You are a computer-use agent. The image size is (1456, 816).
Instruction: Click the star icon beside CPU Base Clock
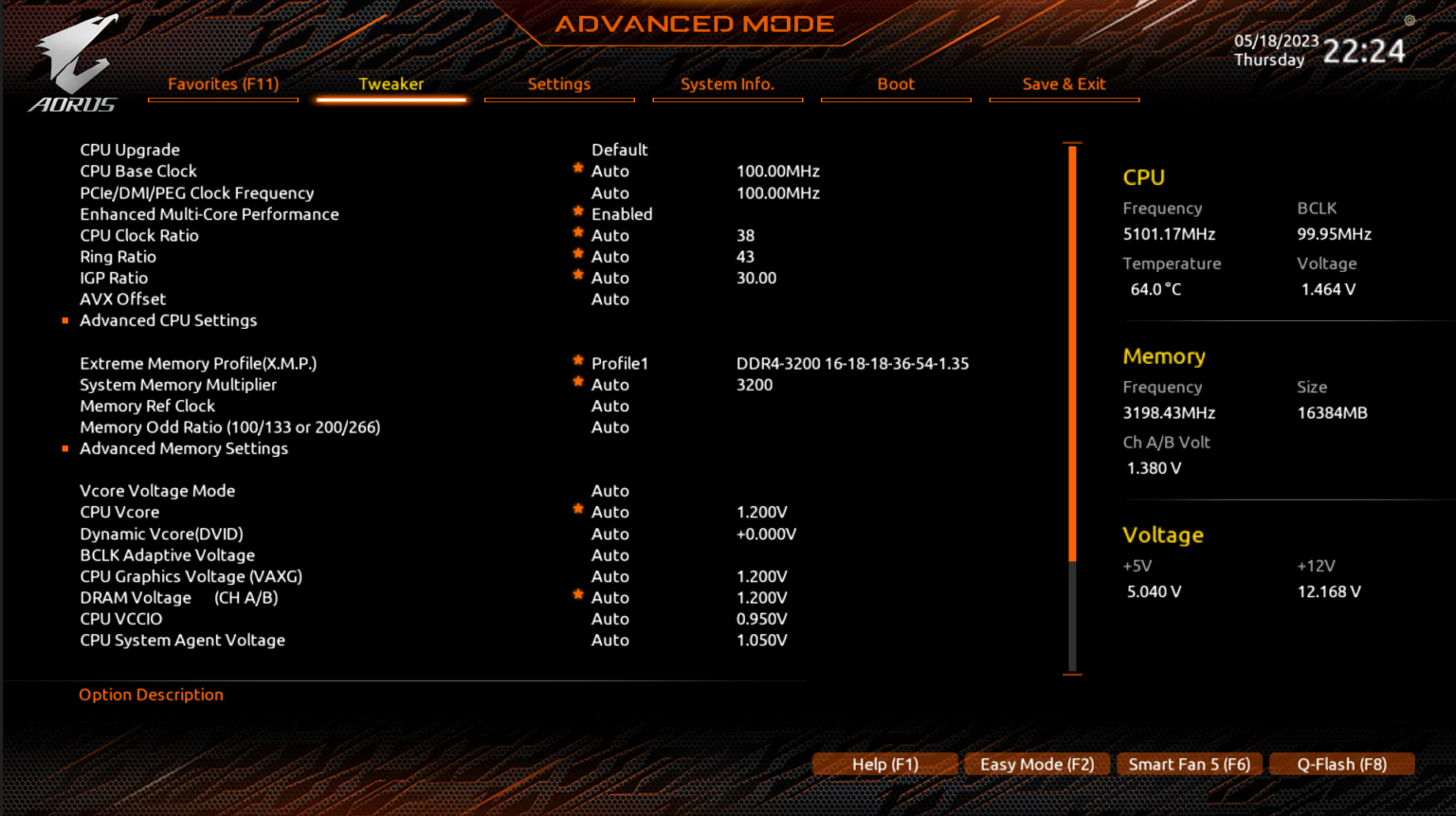577,167
